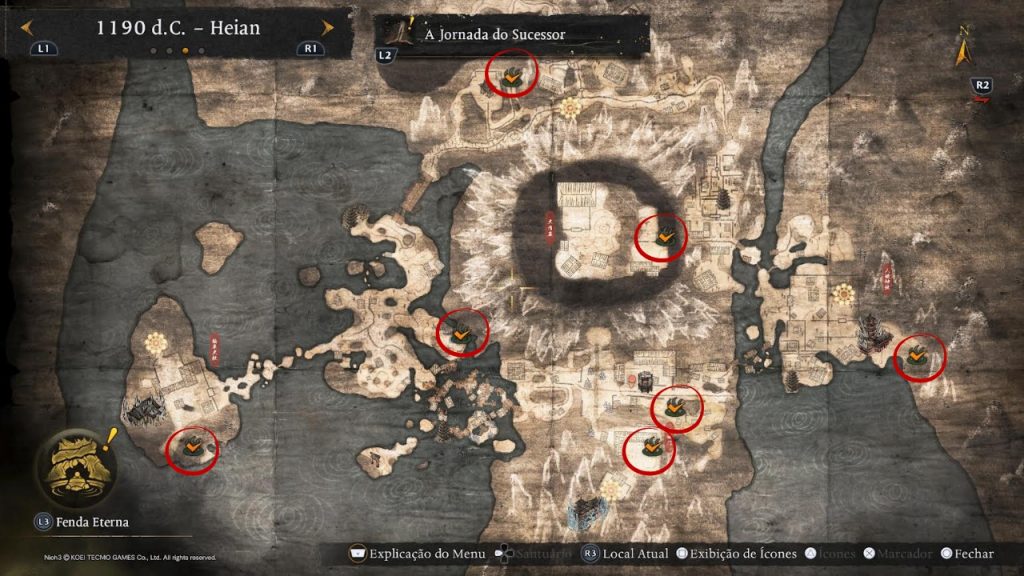
Task: Select the blue building icon at the map's south
Action: click(x=582, y=514)
